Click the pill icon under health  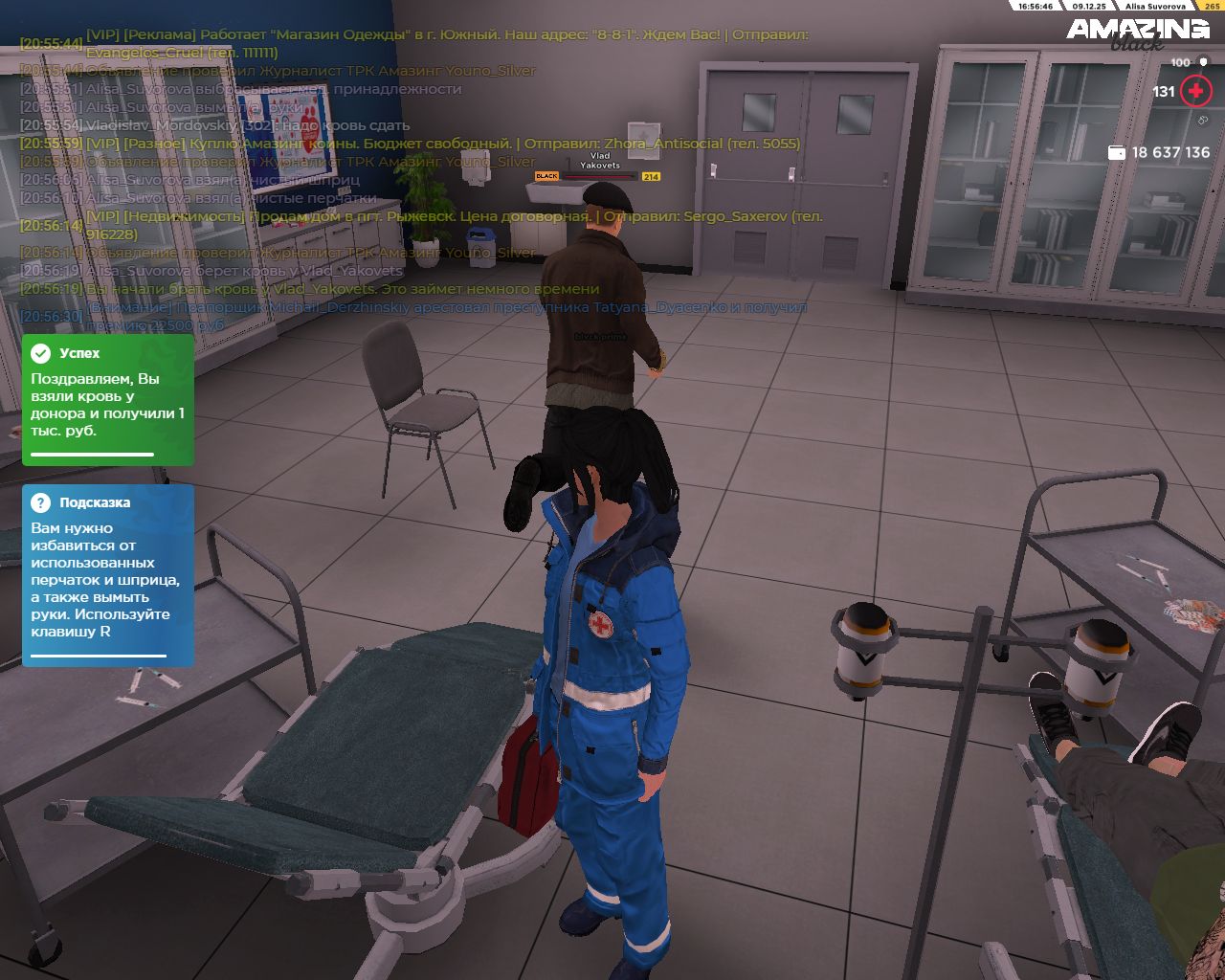coord(1200,121)
